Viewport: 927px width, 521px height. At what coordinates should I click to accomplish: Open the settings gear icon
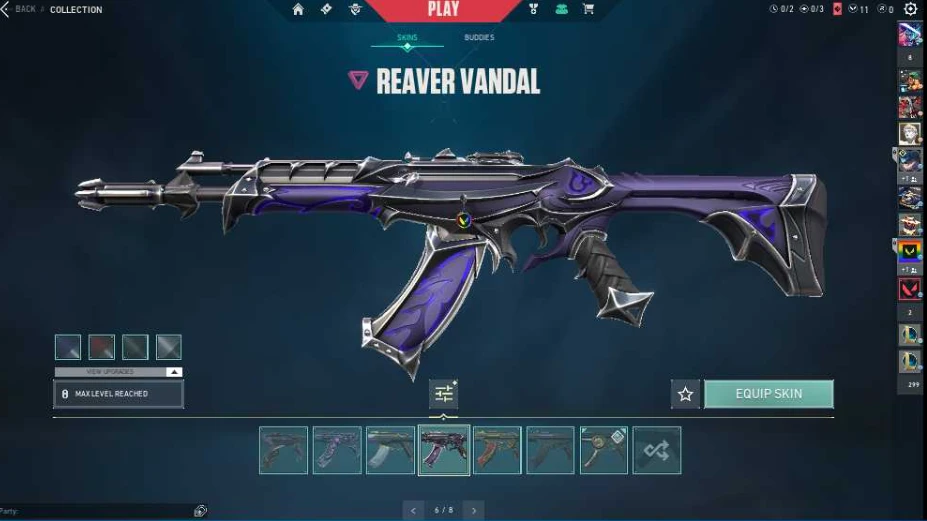coord(910,9)
